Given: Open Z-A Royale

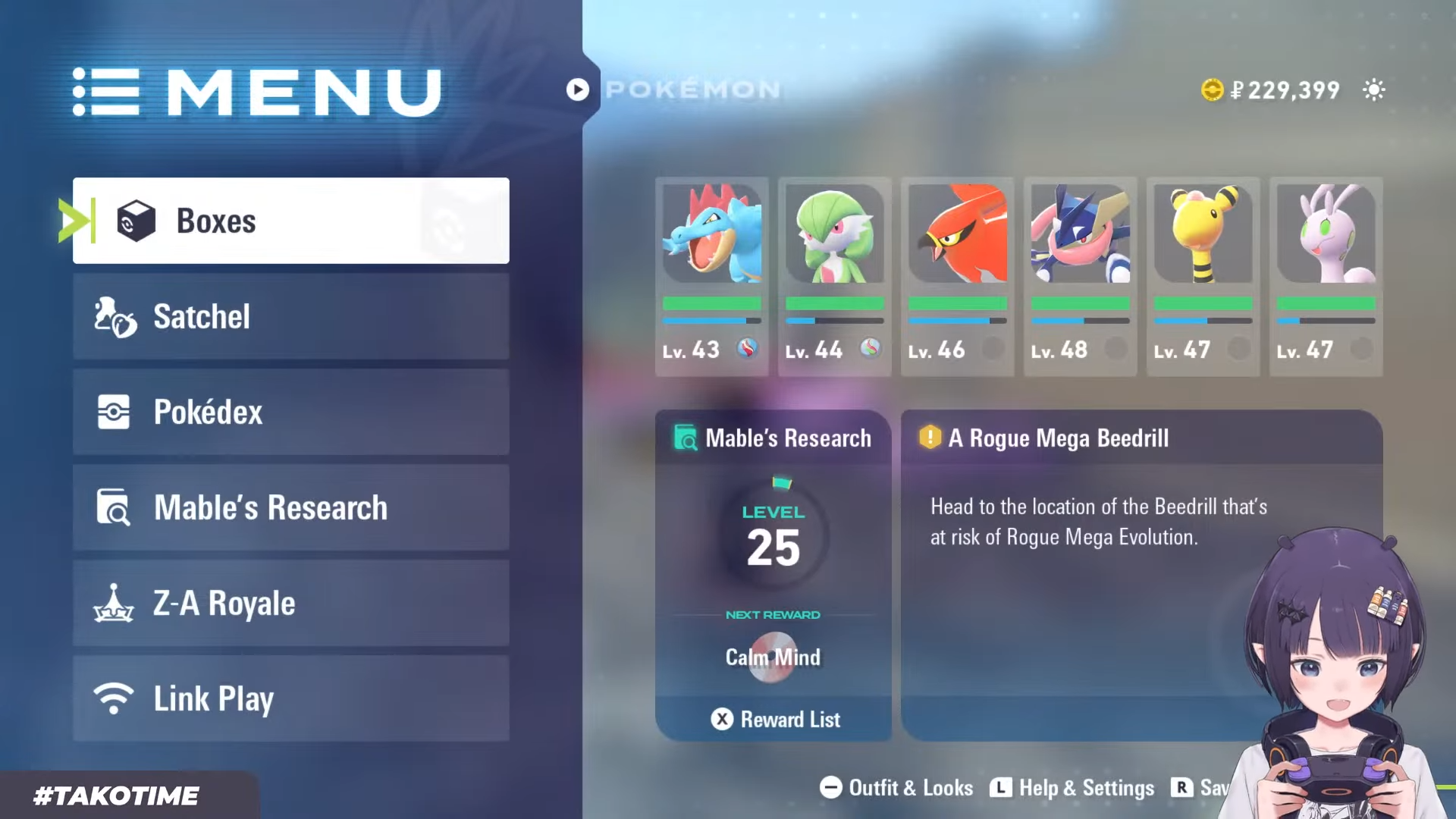Looking at the screenshot, I should pos(290,603).
